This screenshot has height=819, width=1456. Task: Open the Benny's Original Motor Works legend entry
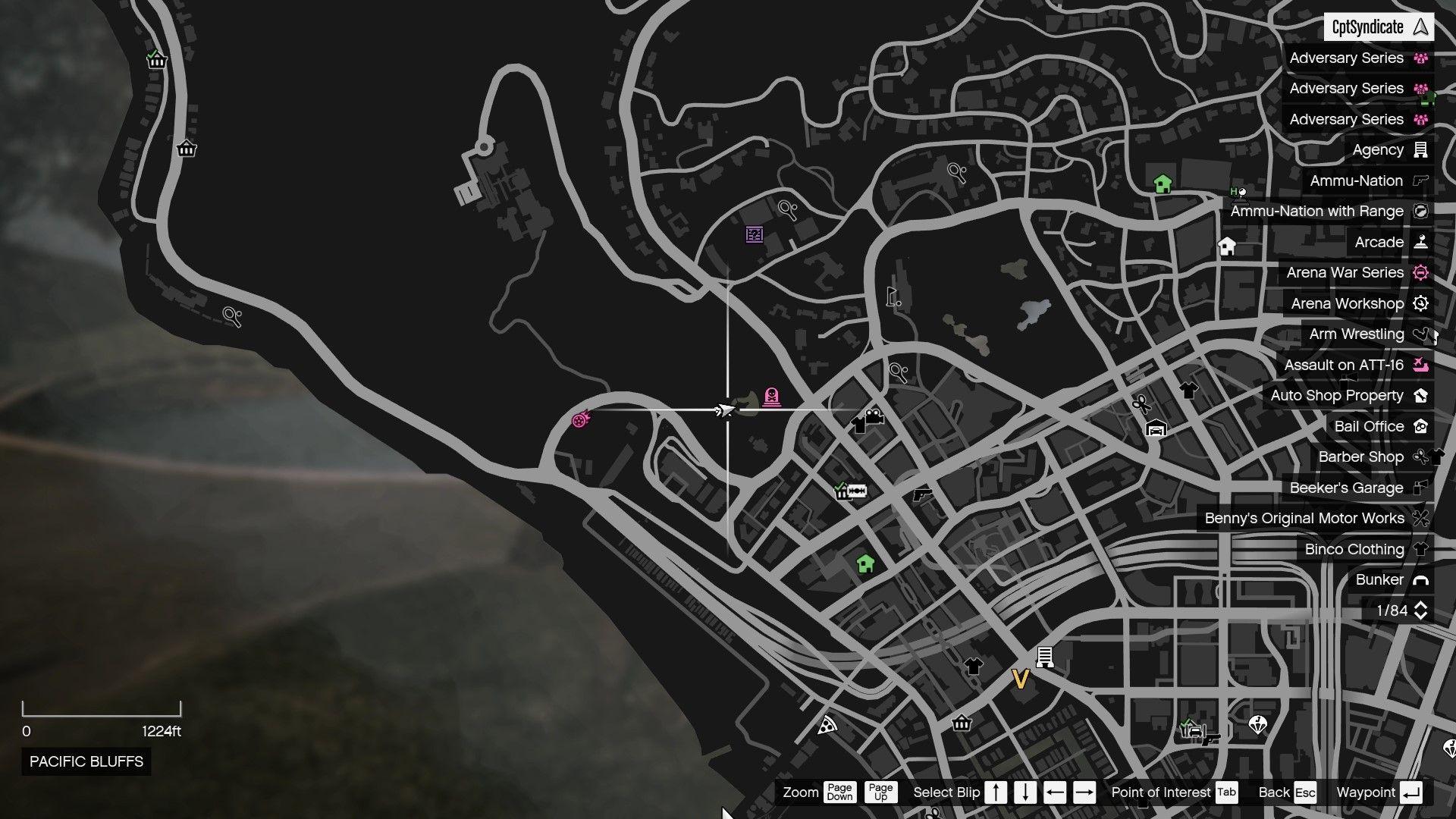(x=1305, y=519)
